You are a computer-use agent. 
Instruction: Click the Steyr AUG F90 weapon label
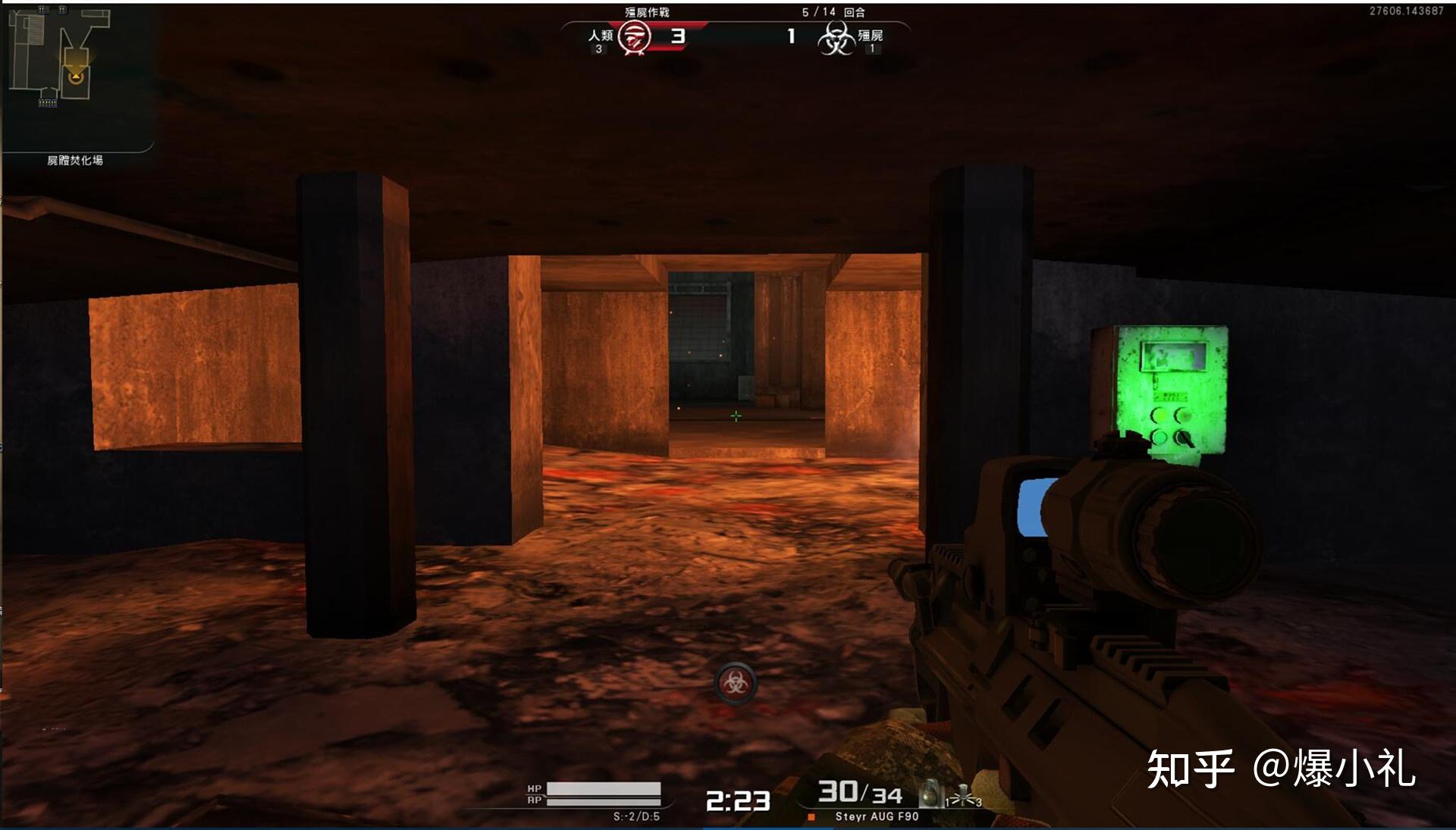[877, 816]
